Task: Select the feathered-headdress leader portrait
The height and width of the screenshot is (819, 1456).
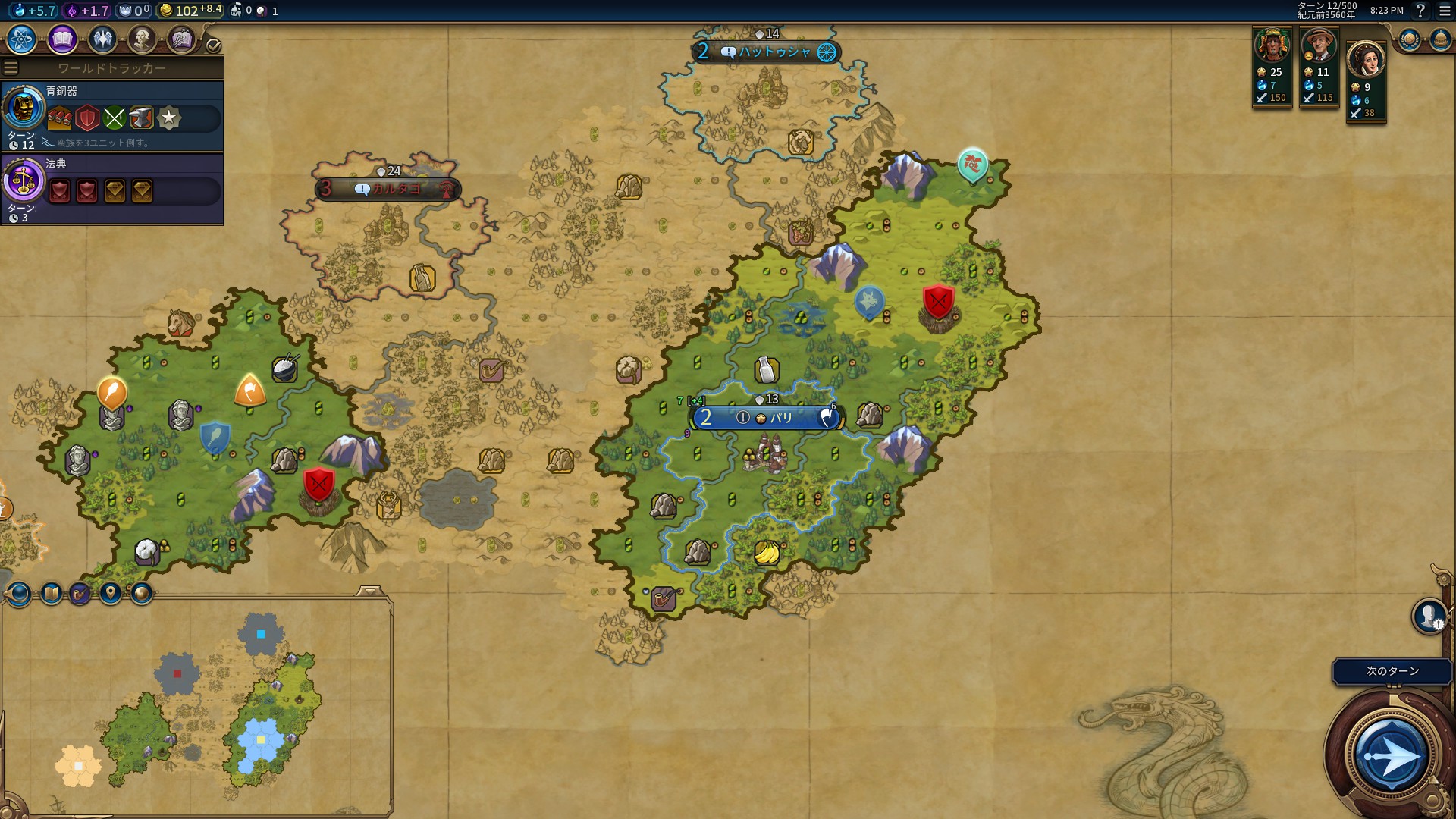Action: coord(1272,48)
